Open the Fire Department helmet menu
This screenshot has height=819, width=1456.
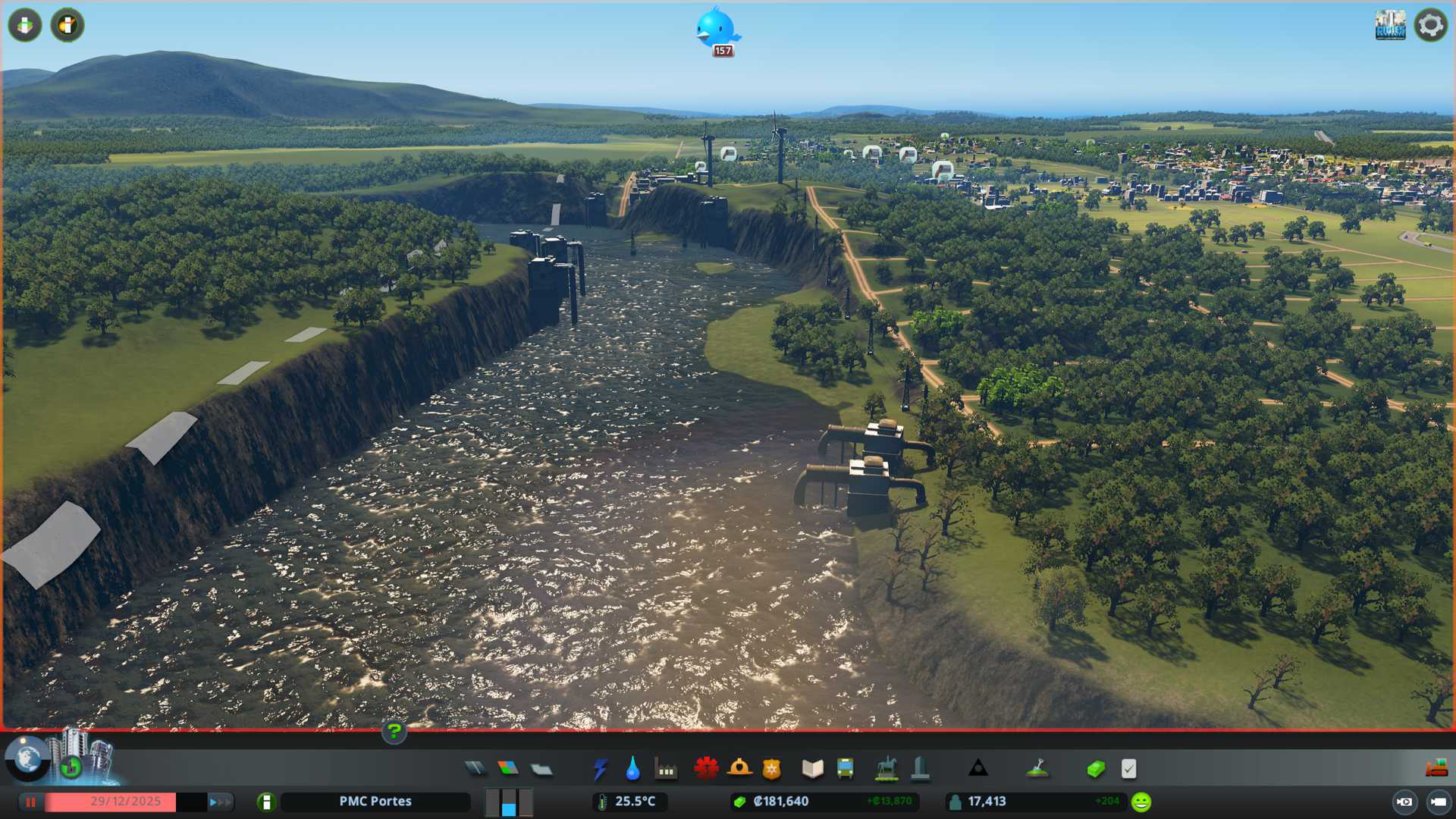click(x=739, y=769)
